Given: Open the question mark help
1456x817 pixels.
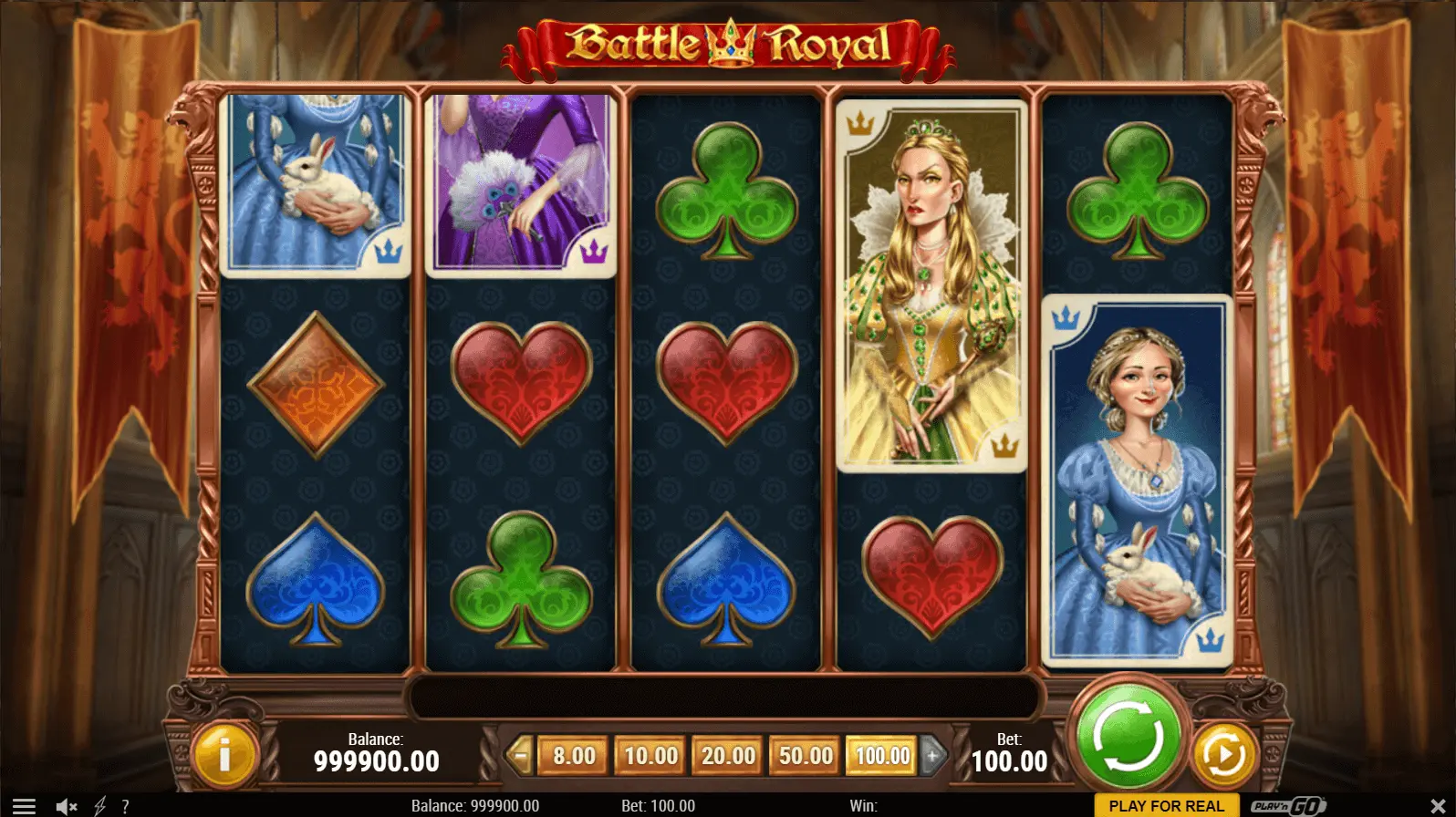Looking at the screenshot, I should pos(125,806).
